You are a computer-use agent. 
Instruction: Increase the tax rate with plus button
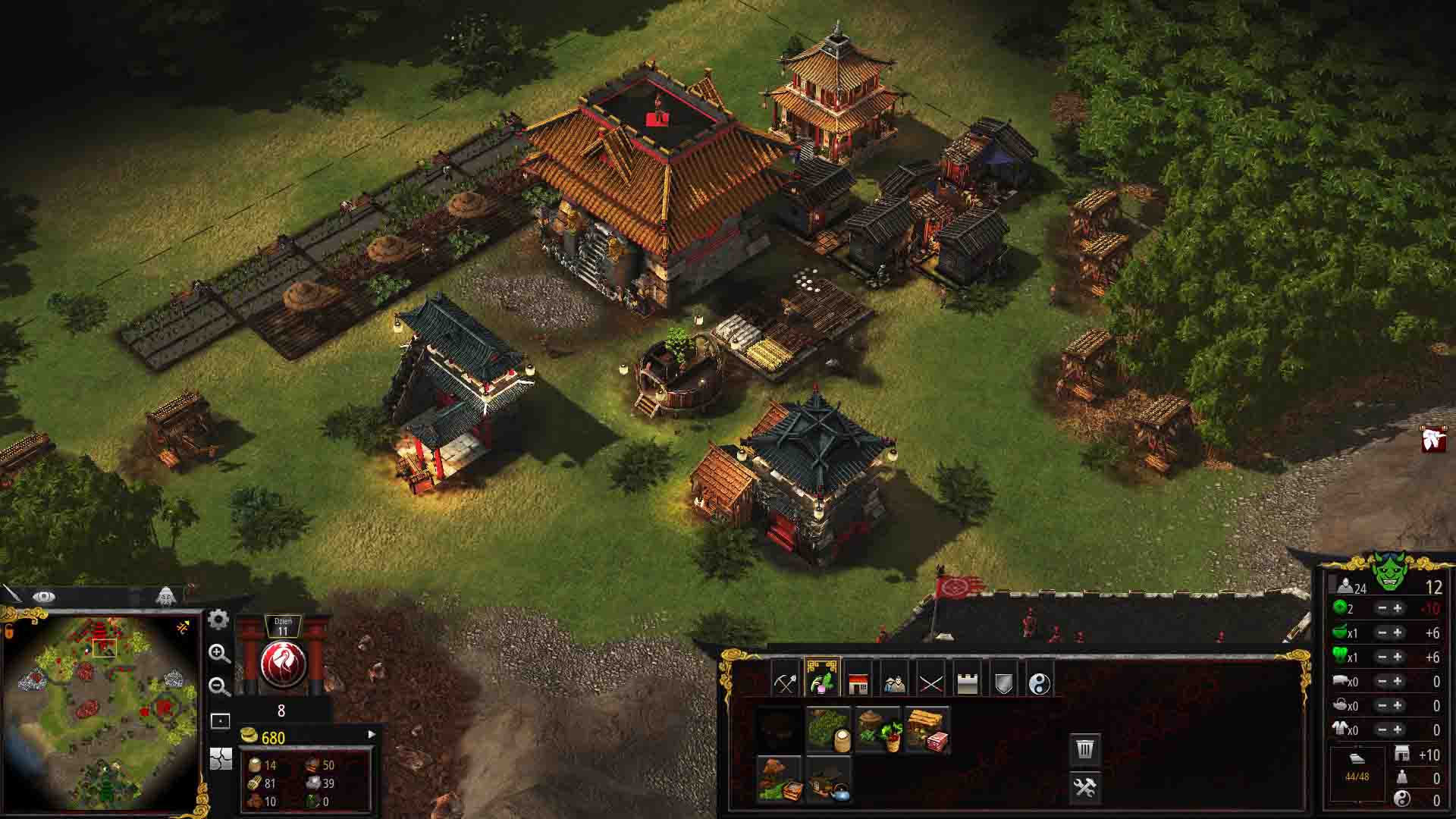pyautogui.click(x=1398, y=608)
